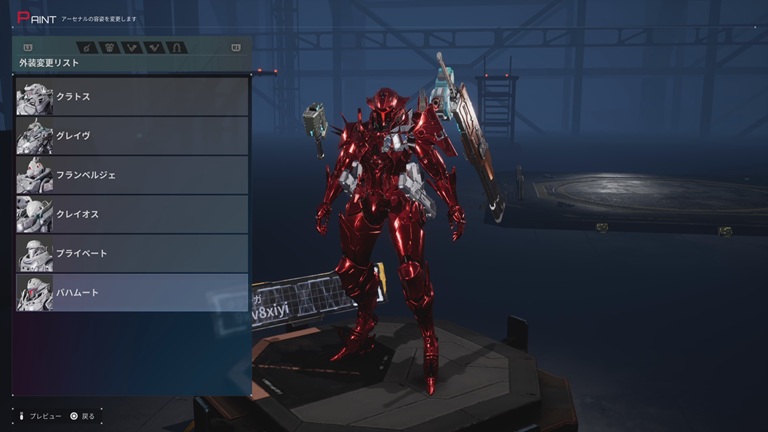Choose グレイヴ from the armor list
This screenshot has width=768, height=432.
[x=132, y=136]
